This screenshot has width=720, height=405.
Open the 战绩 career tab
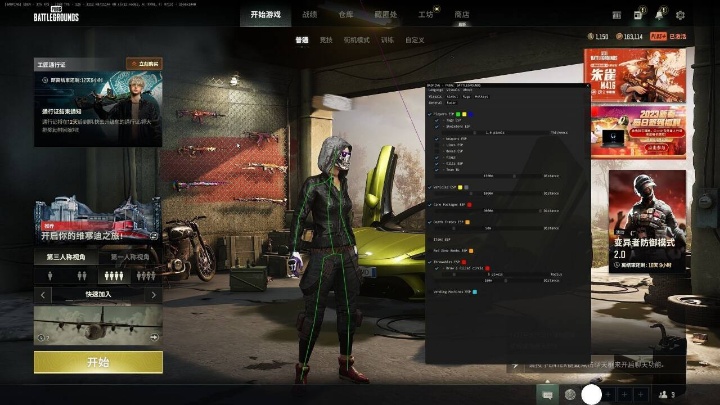tap(310, 15)
